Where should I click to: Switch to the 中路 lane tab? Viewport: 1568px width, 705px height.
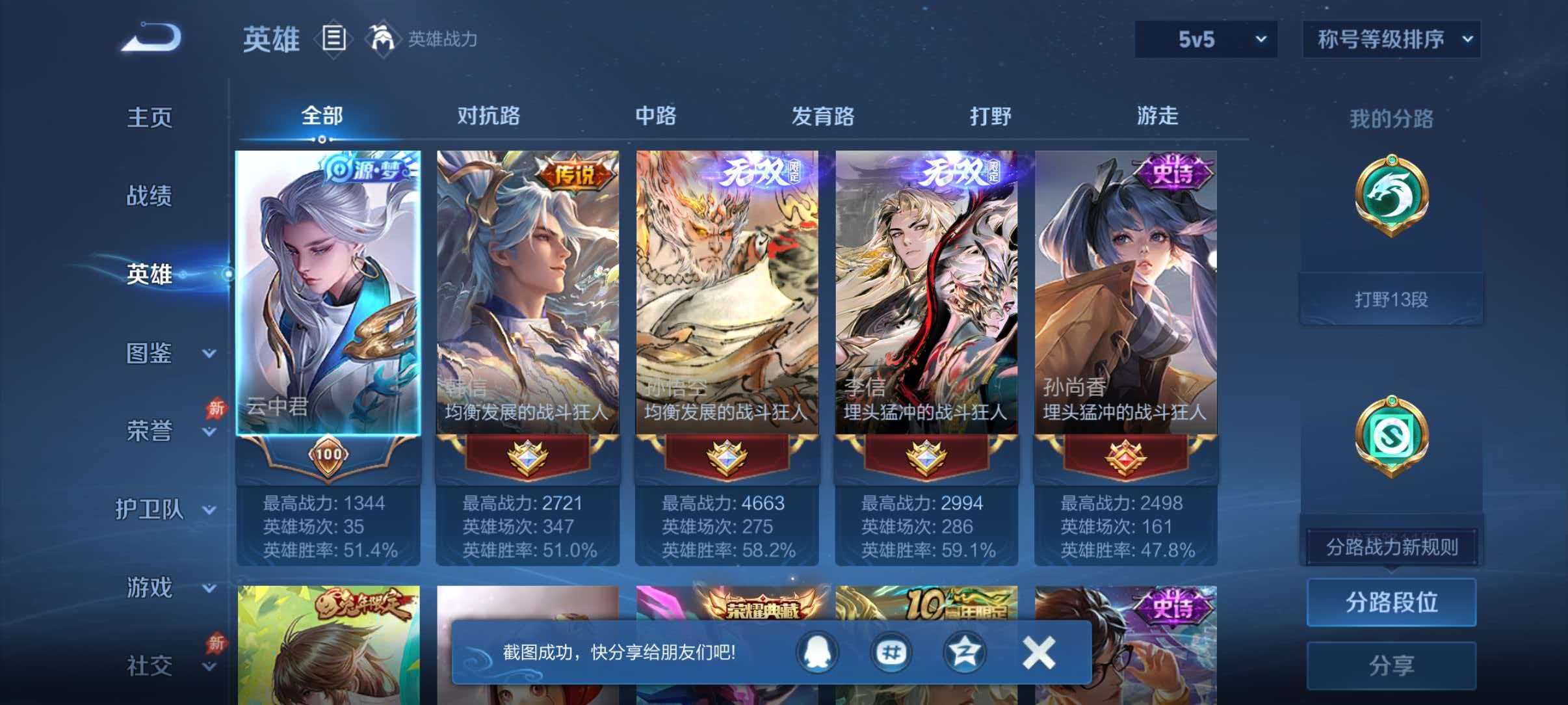tap(657, 117)
